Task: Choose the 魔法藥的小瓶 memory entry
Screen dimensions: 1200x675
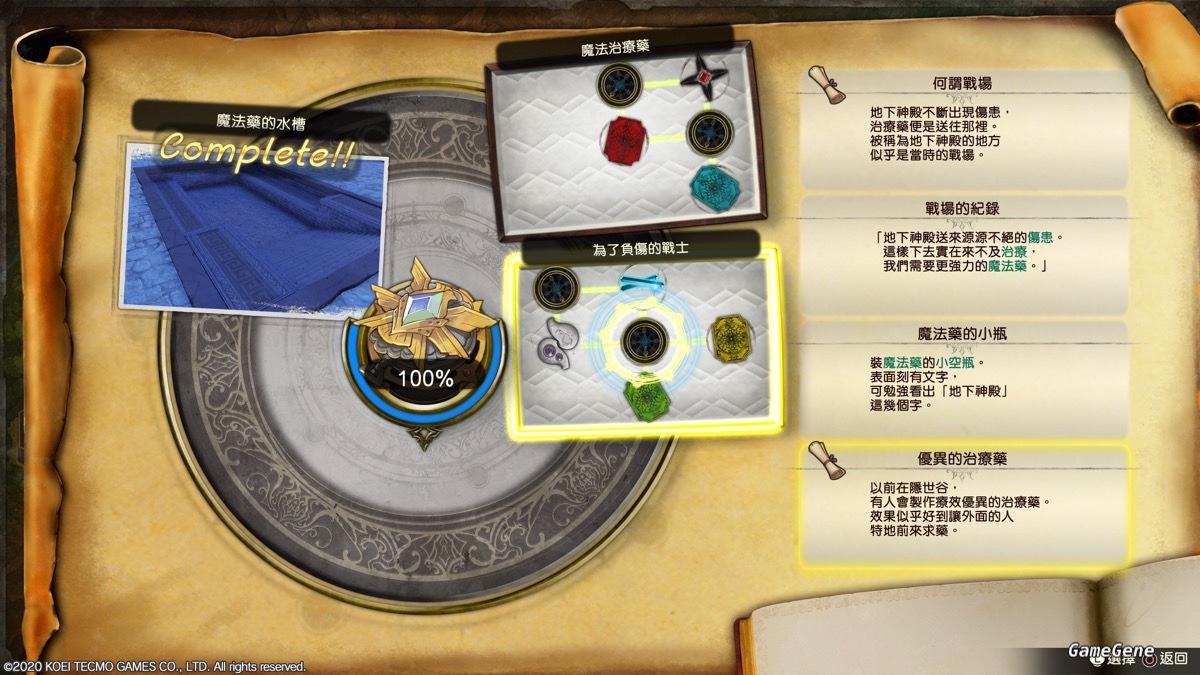Action: click(964, 377)
